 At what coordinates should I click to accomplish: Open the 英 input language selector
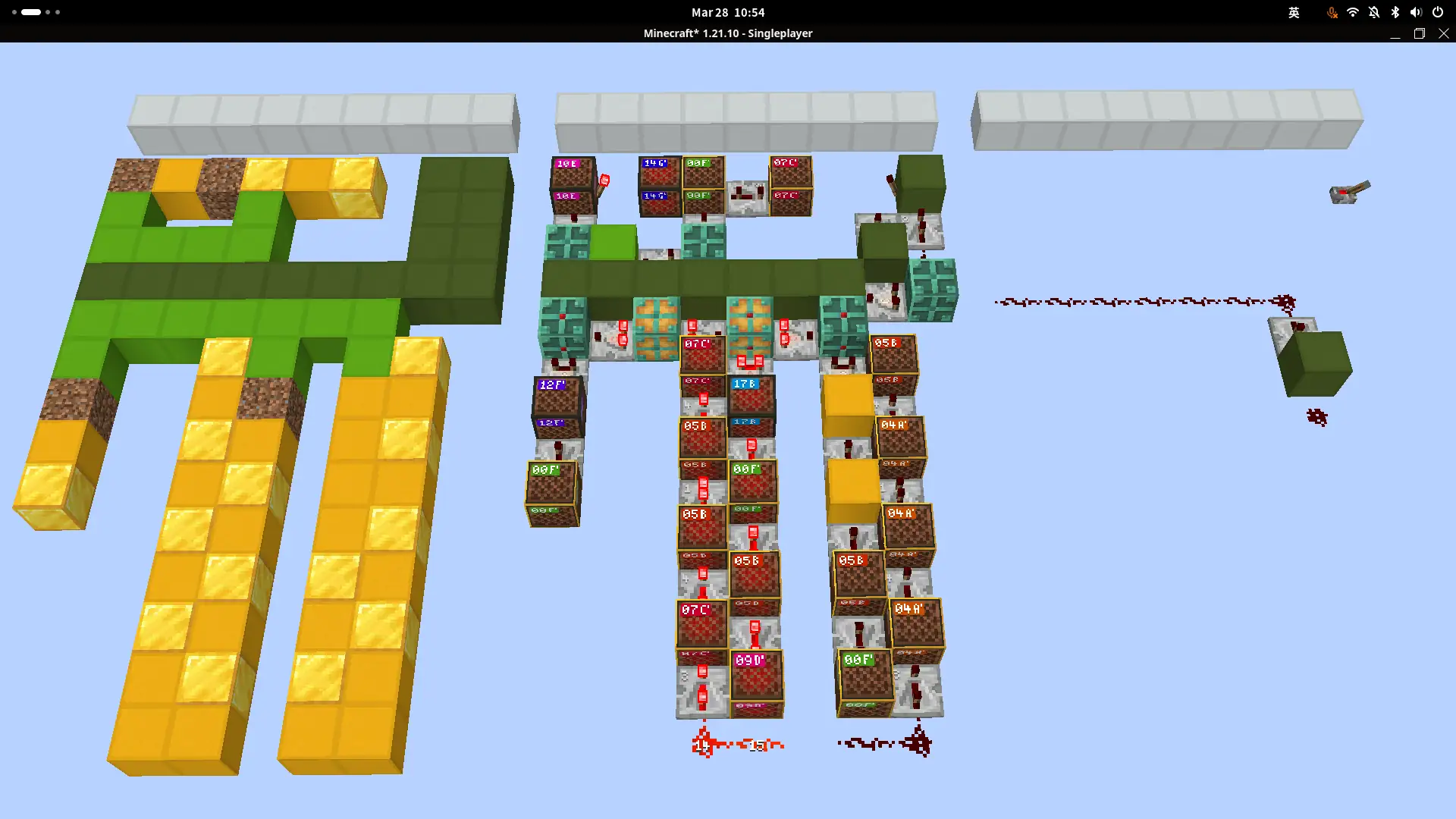1294,12
